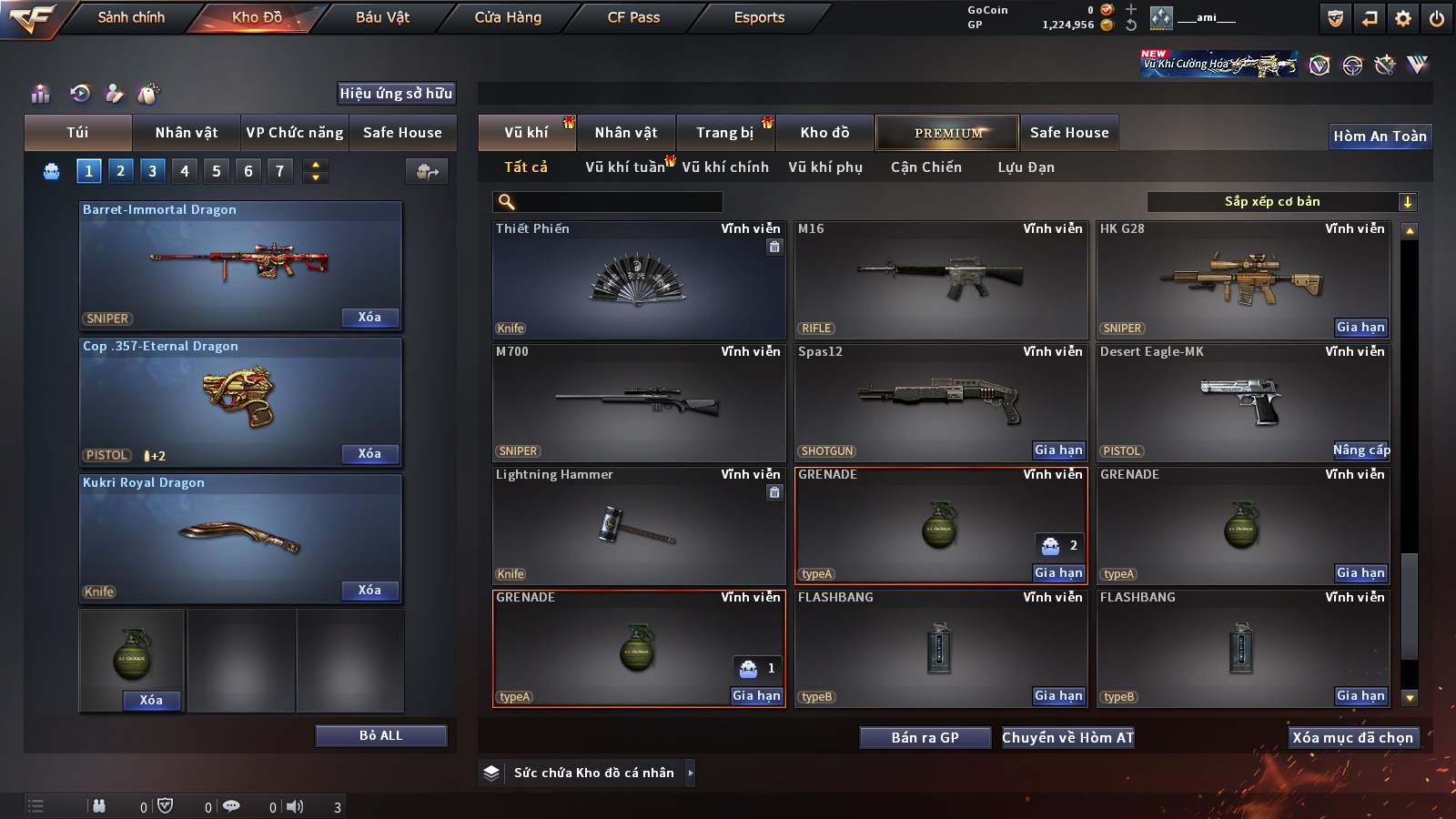Click Bỏ ALL to unequip everything
Screen dimensions: 1456x819
(x=380, y=735)
